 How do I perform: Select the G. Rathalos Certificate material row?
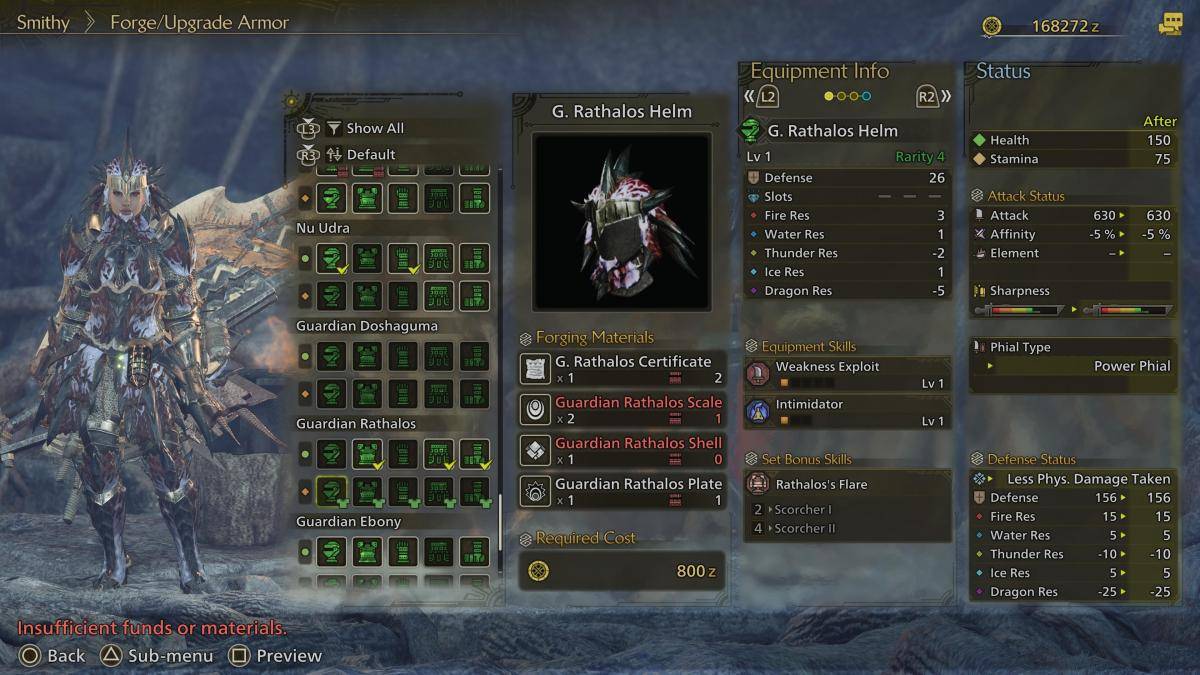point(621,369)
